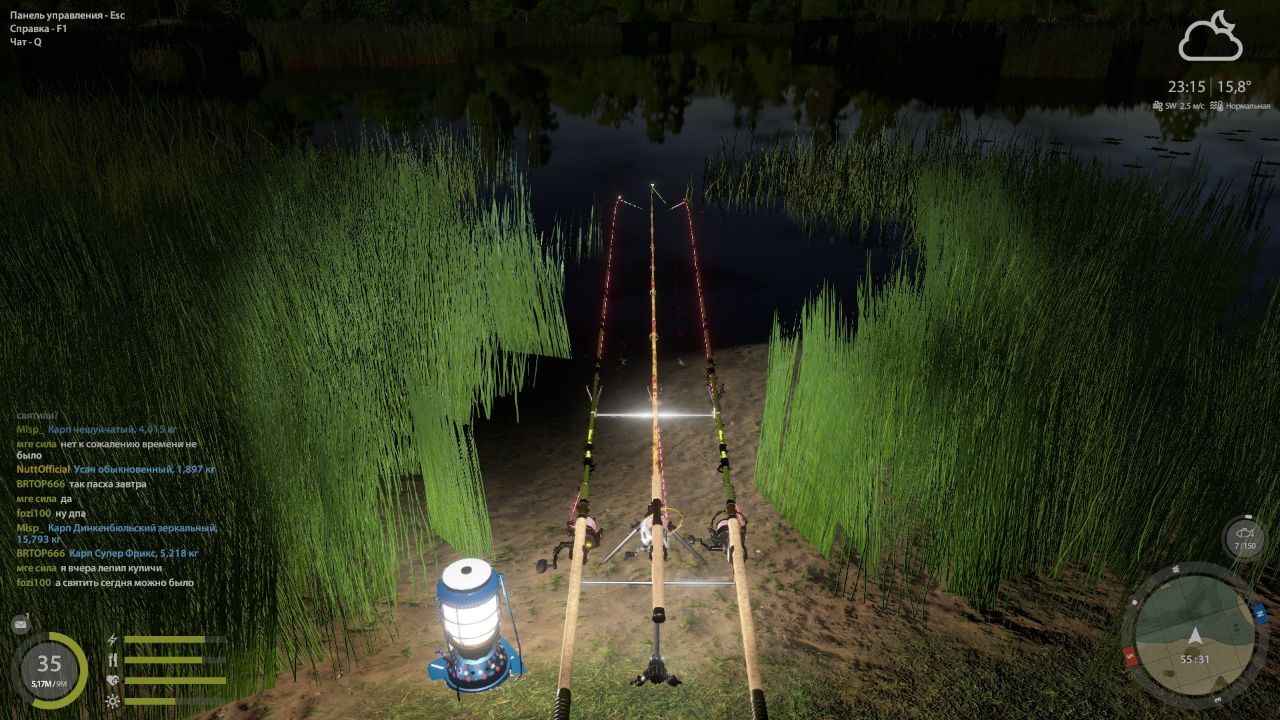Click the circular minimap
Viewport: 1280px width, 720px height.
tap(1193, 635)
